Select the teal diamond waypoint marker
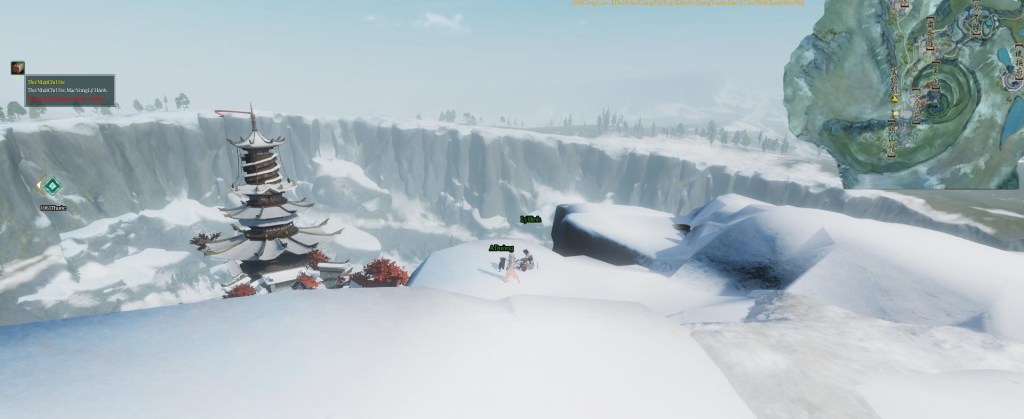Image resolution: width=1024 pixels, height=419 pixels. coord(51,186)
